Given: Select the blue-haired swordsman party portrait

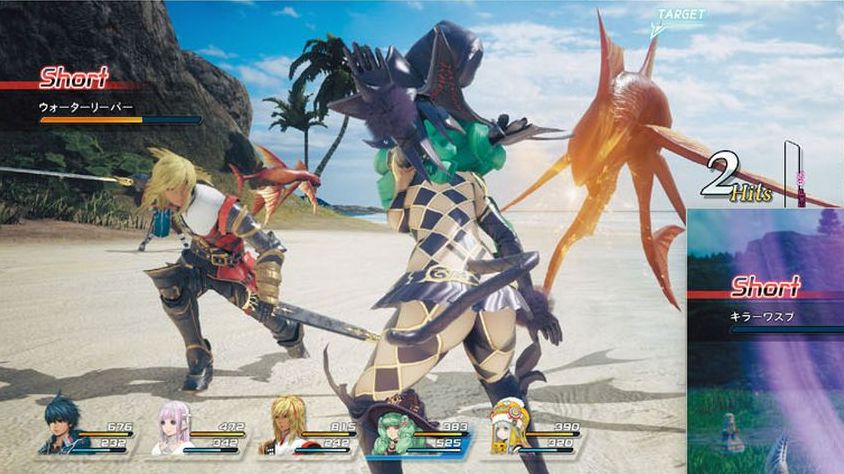Looking at the screenshot, I should 64,426.
